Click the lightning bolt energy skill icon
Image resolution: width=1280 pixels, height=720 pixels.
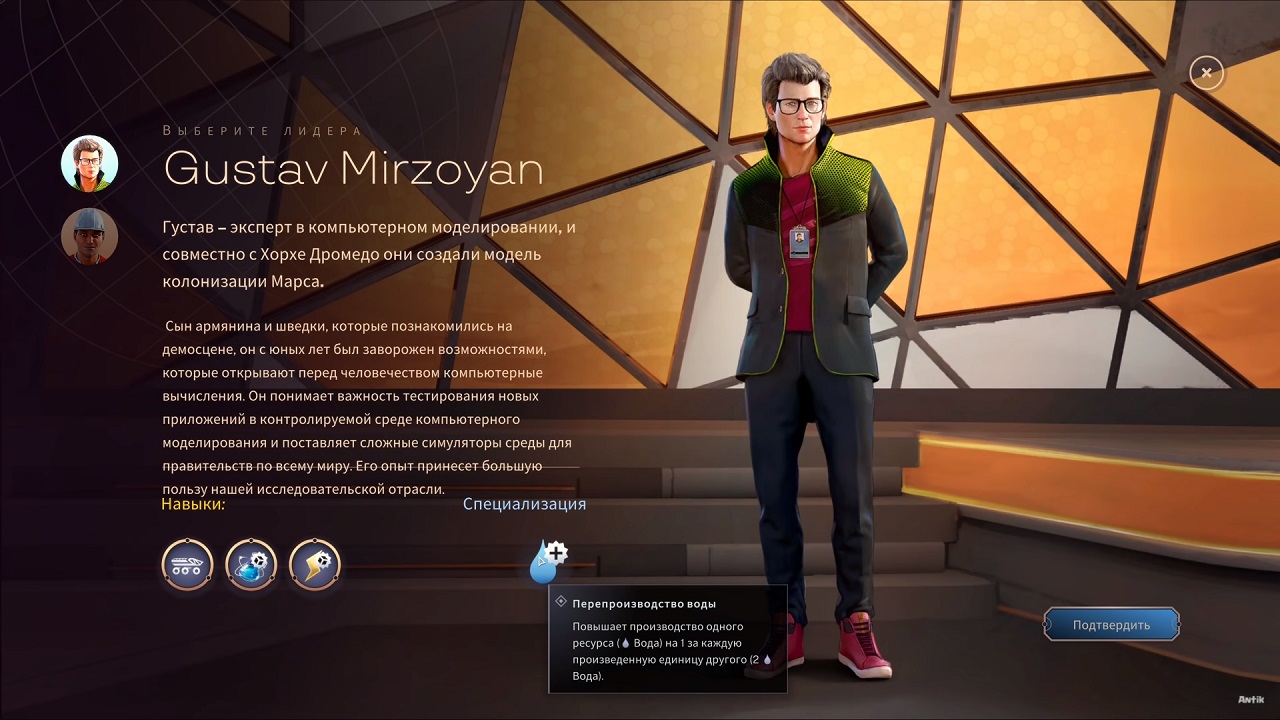(x=315, y=565)
